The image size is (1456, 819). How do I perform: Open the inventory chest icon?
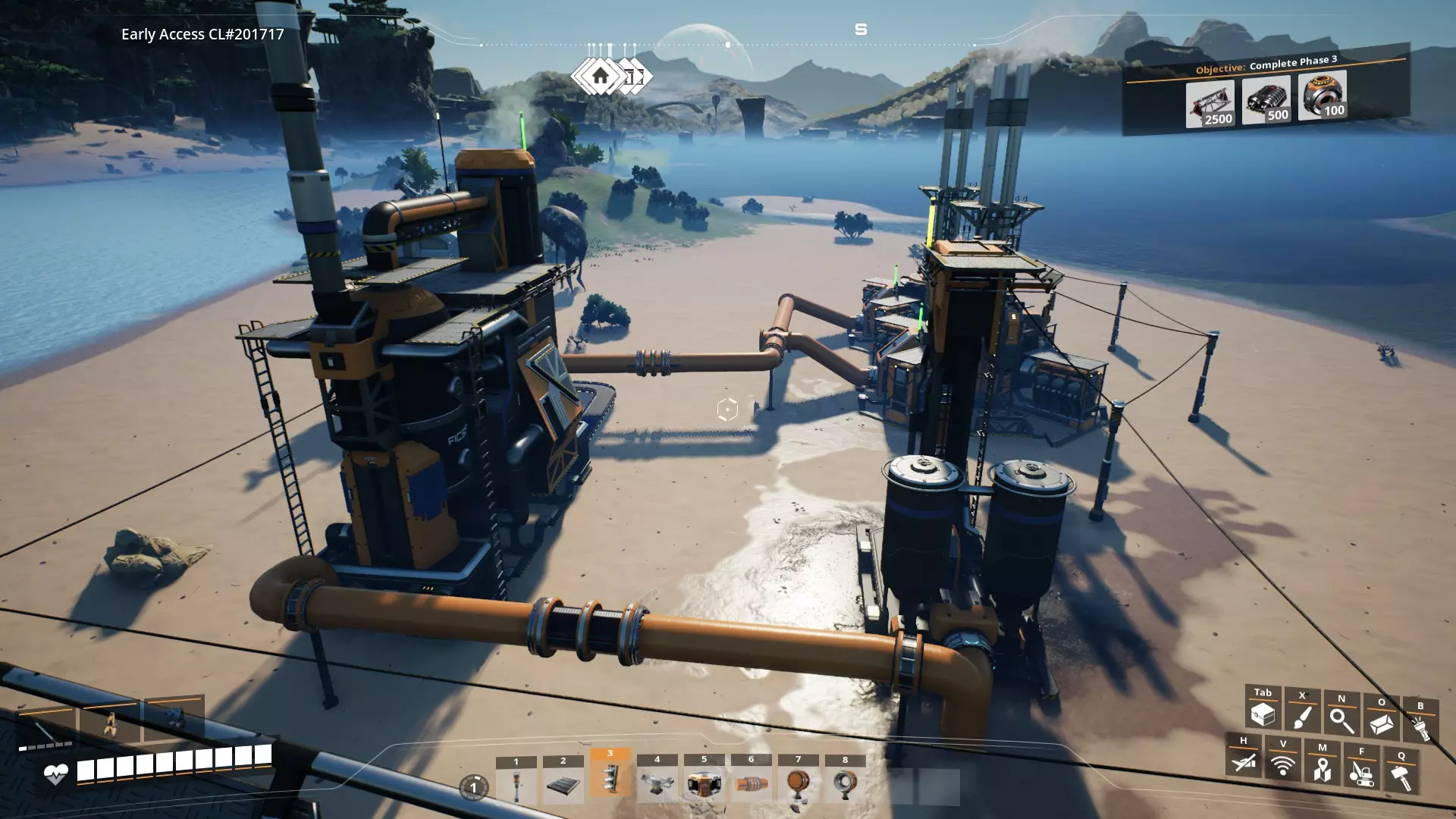pos(1263,713)
